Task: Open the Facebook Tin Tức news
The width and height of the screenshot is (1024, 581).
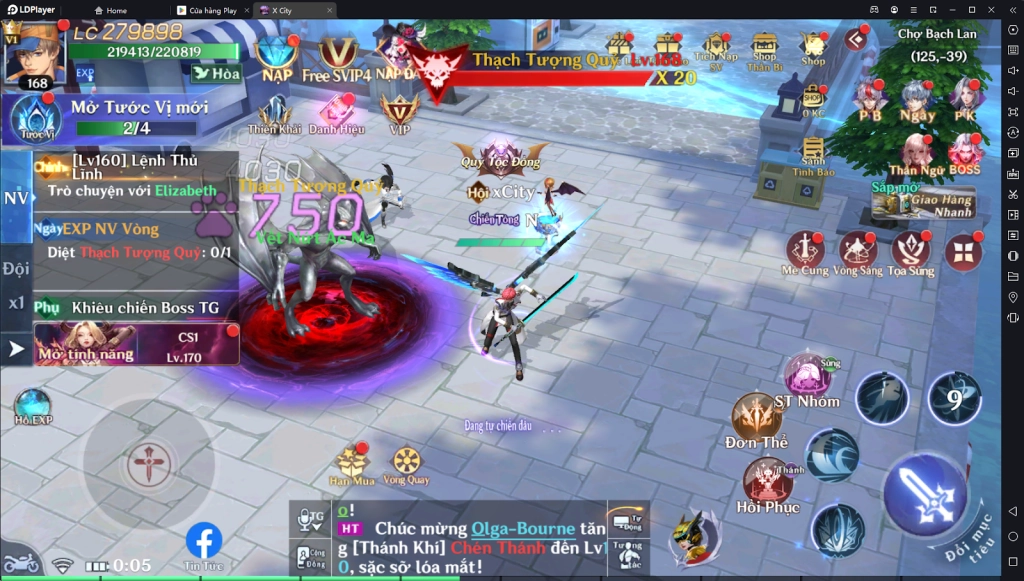Action: coord(204,545)
